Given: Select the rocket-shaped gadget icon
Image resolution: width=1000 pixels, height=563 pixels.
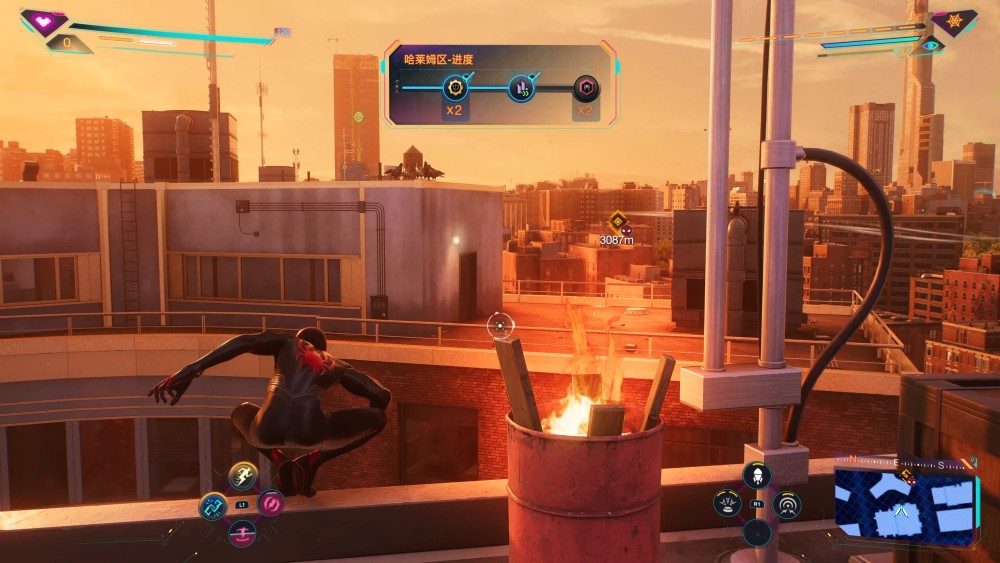Looking at the screenshot, I should pos(757,474).
